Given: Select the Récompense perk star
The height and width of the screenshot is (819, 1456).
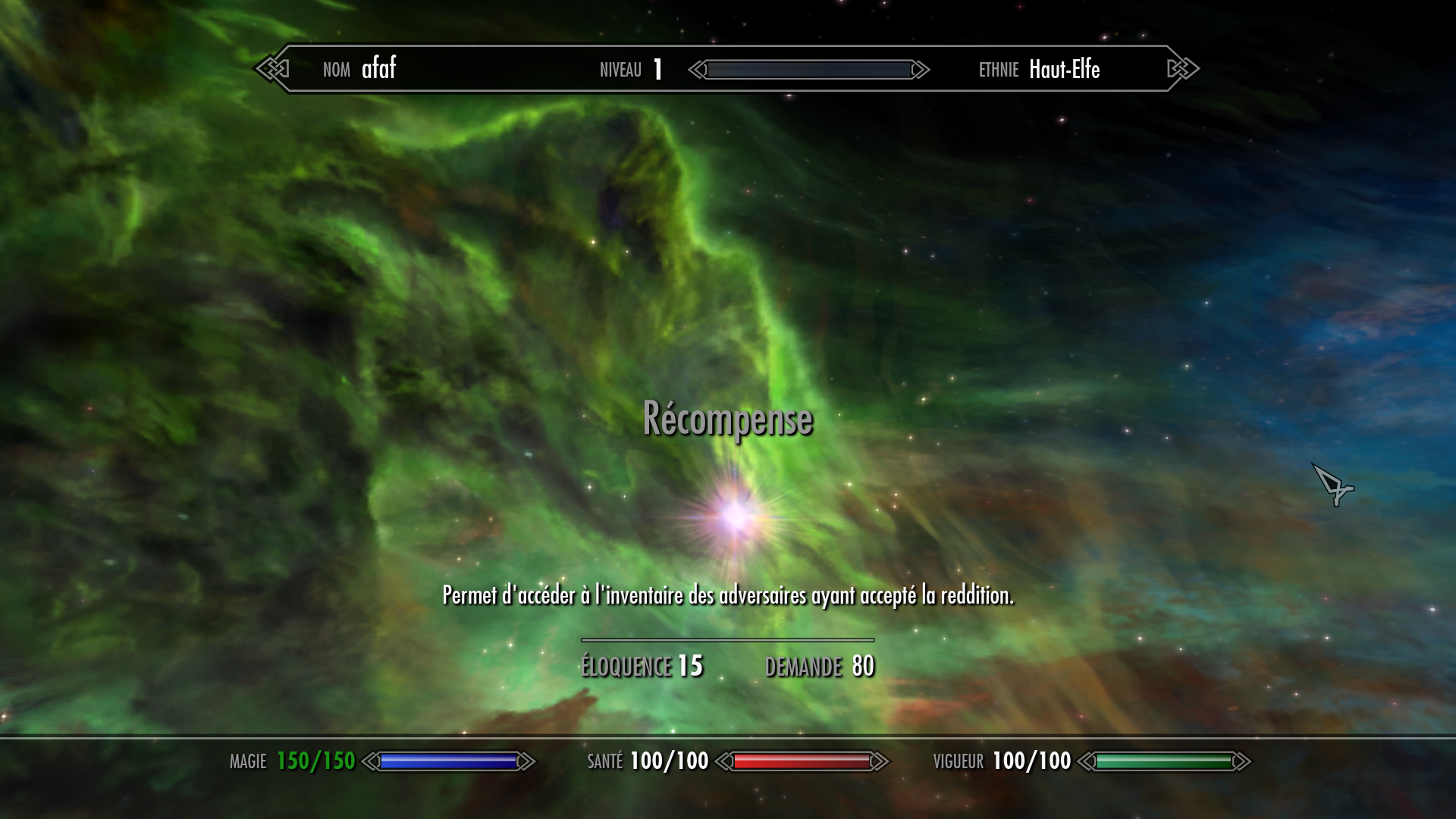Looking at the screenshot, I should coord(734,516).
